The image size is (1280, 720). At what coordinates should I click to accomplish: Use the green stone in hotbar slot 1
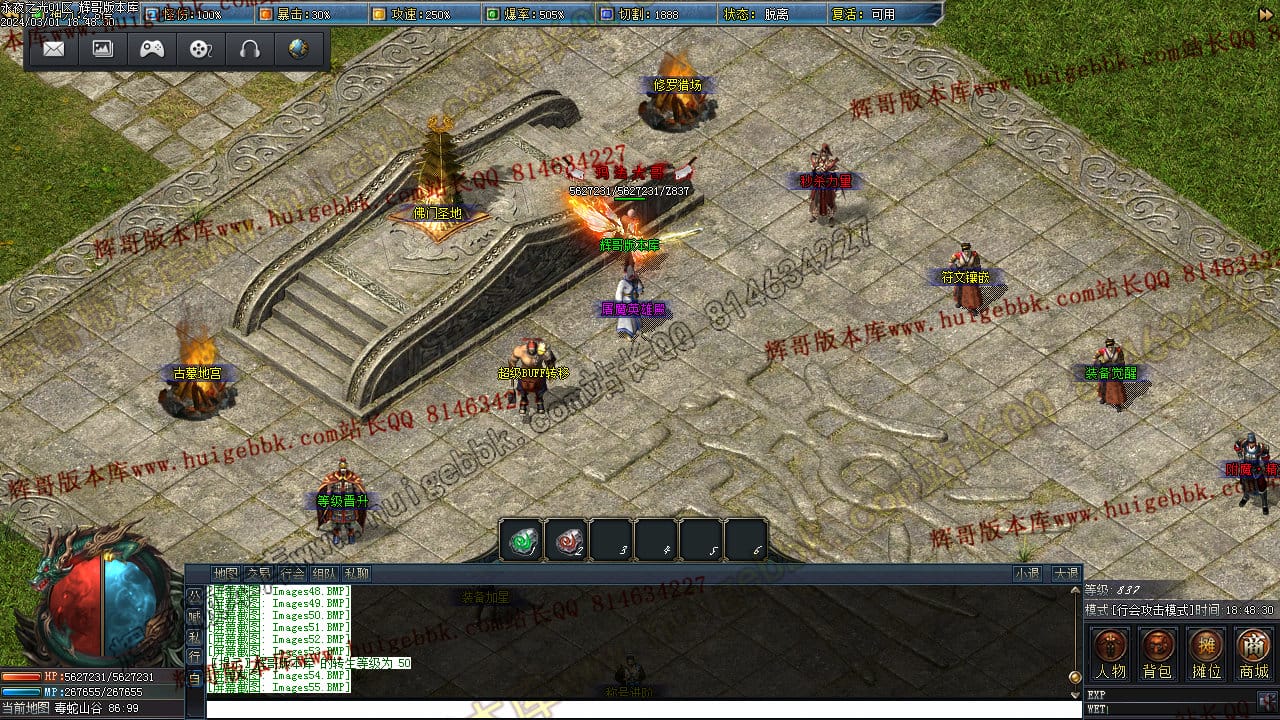521,541
